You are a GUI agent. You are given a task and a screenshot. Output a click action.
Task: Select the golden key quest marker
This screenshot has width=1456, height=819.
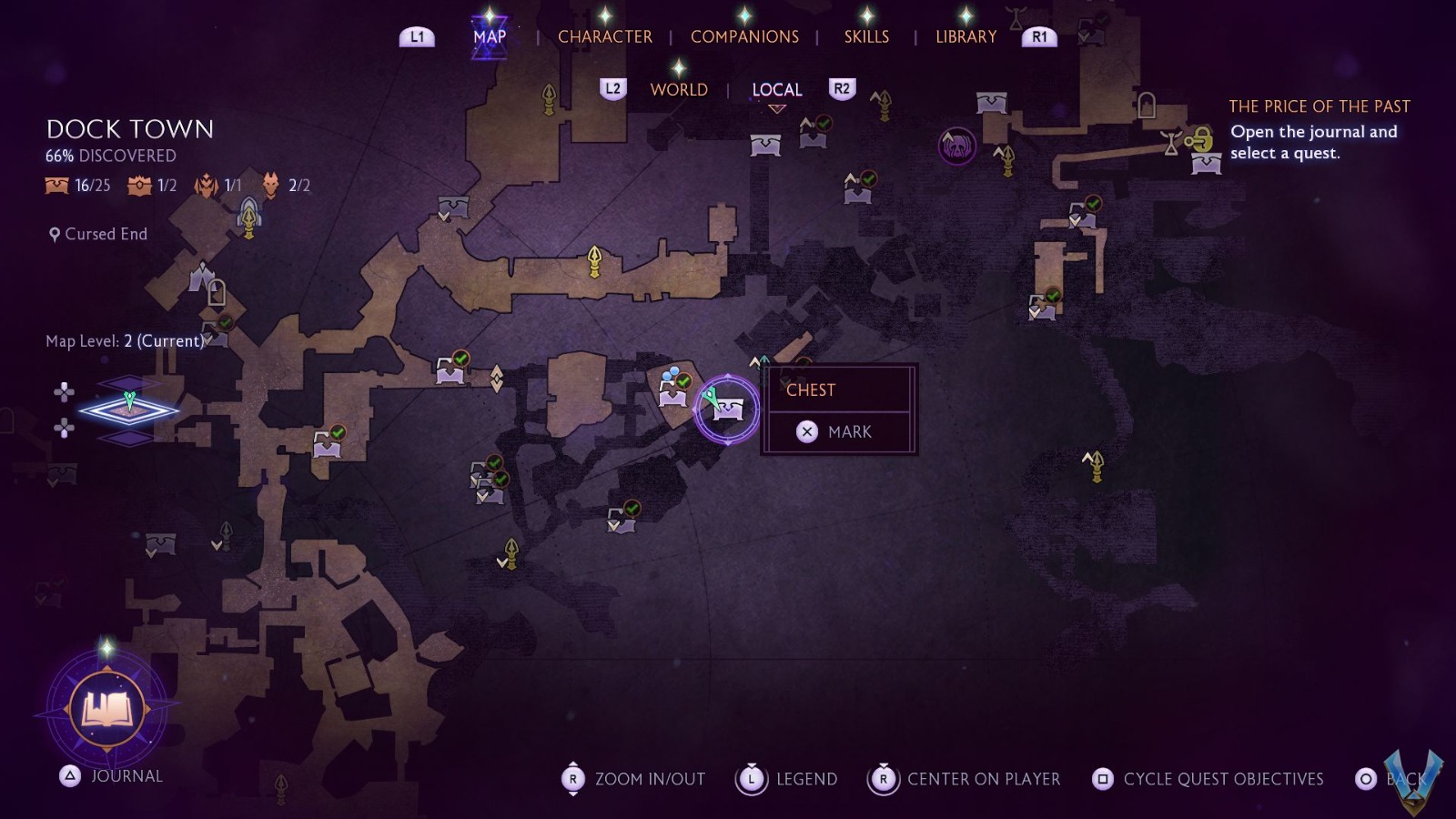coord(1200,140)
